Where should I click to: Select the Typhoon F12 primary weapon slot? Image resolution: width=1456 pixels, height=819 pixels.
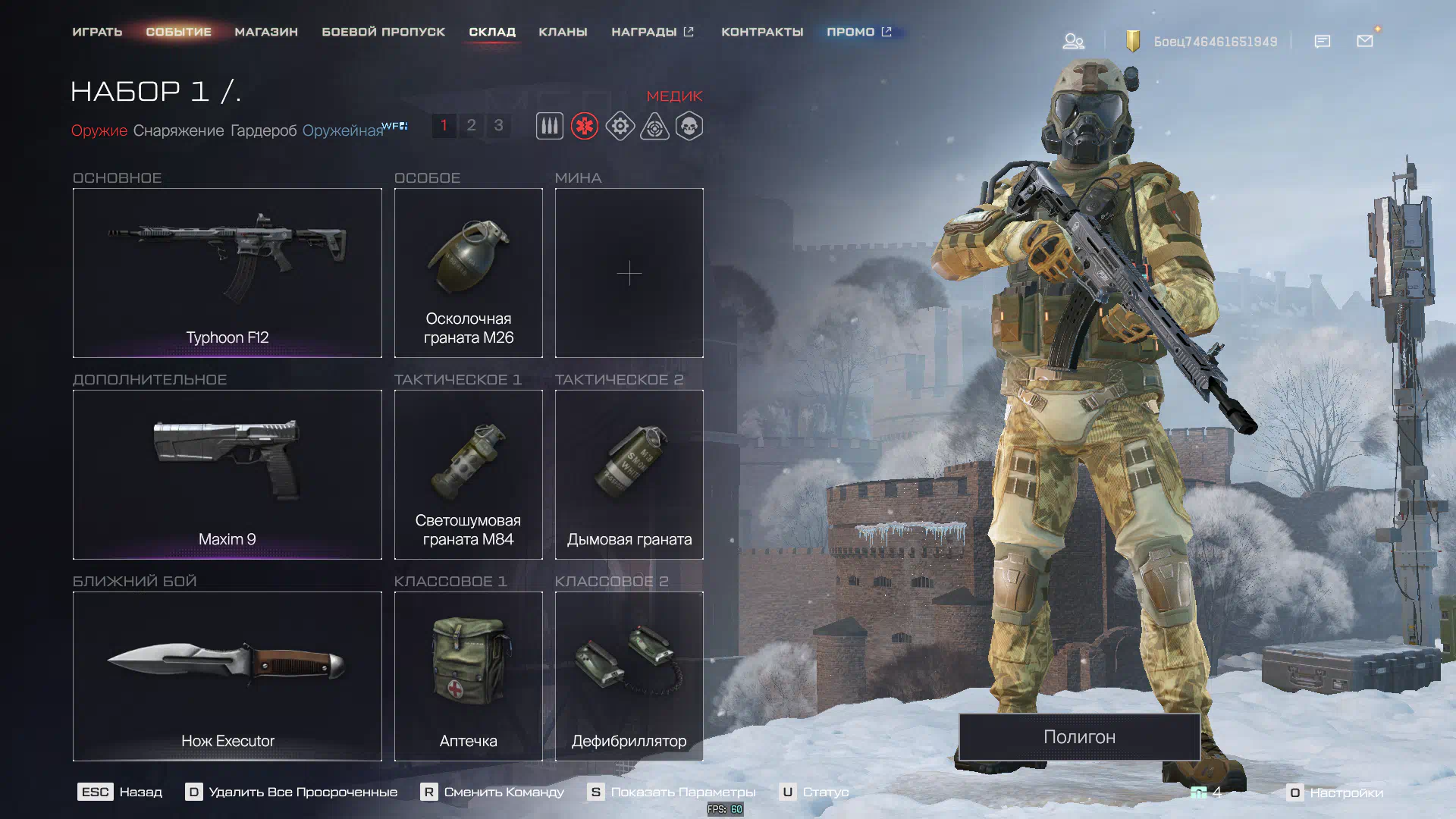click(227, 272)
